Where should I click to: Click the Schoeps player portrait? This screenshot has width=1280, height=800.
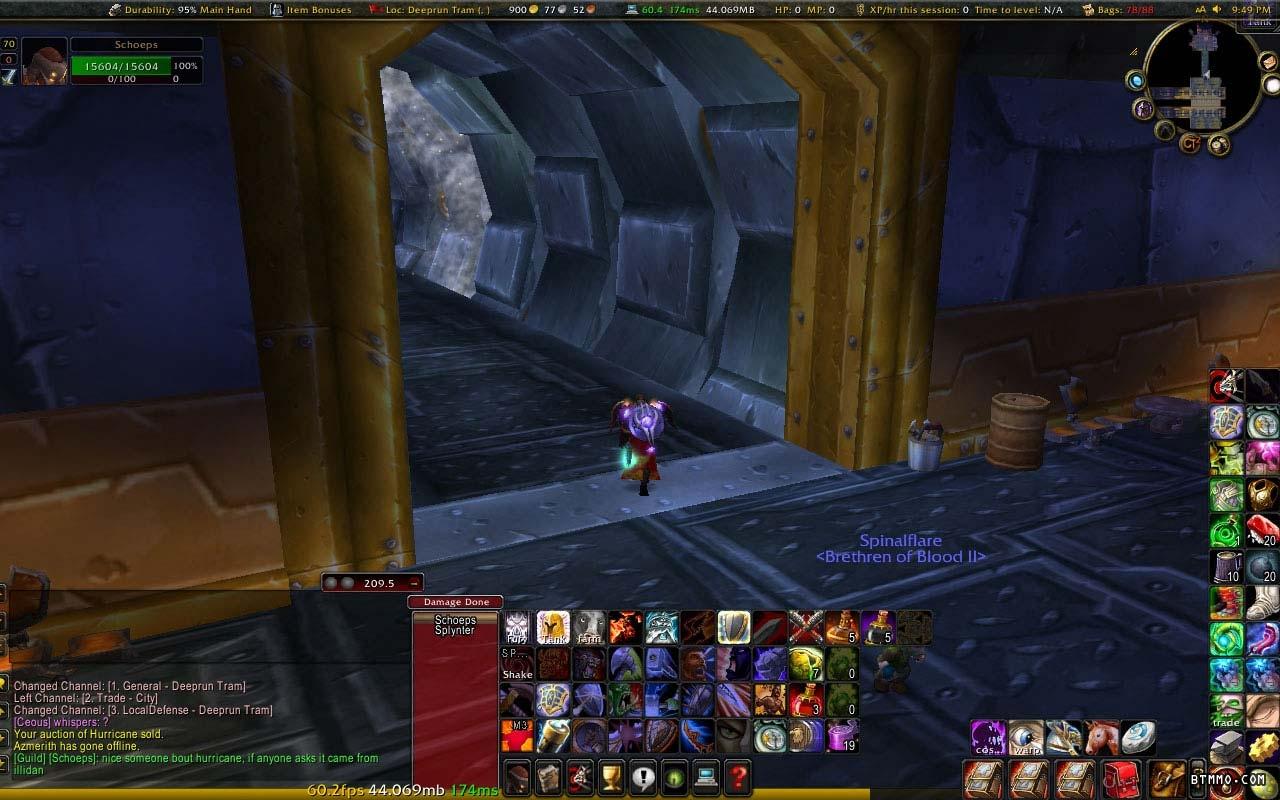(x=45, y=62)
